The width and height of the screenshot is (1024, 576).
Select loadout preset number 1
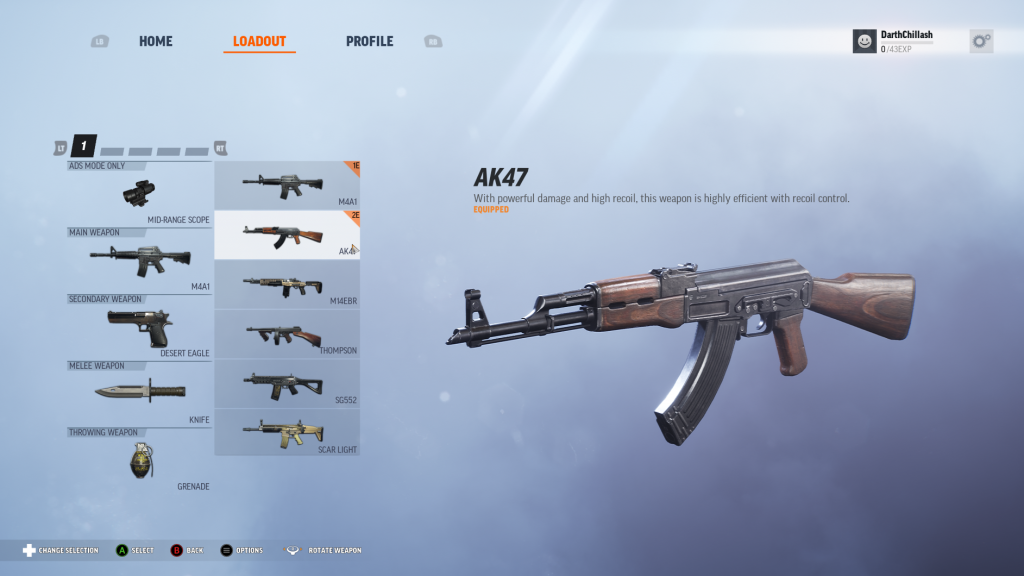84,147
